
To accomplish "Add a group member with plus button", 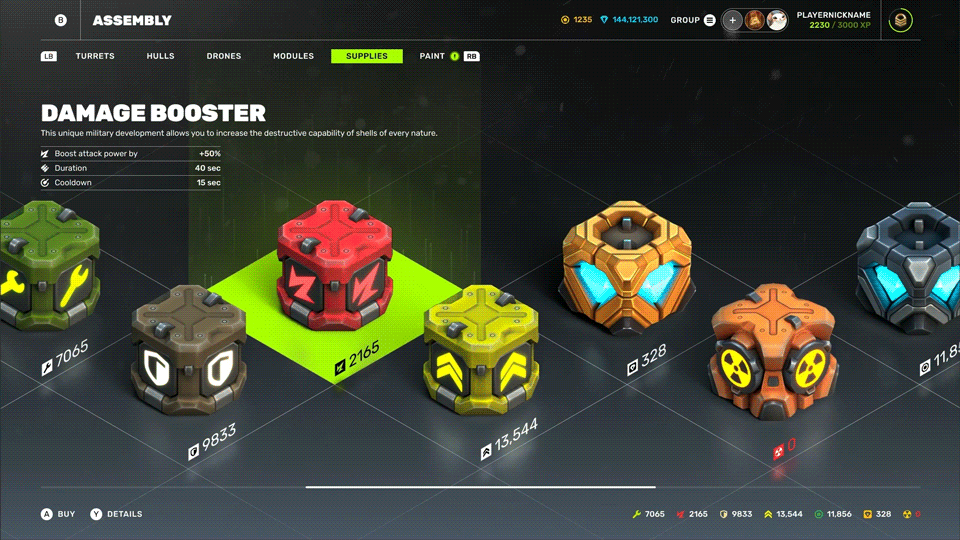I will coord(733,20).
